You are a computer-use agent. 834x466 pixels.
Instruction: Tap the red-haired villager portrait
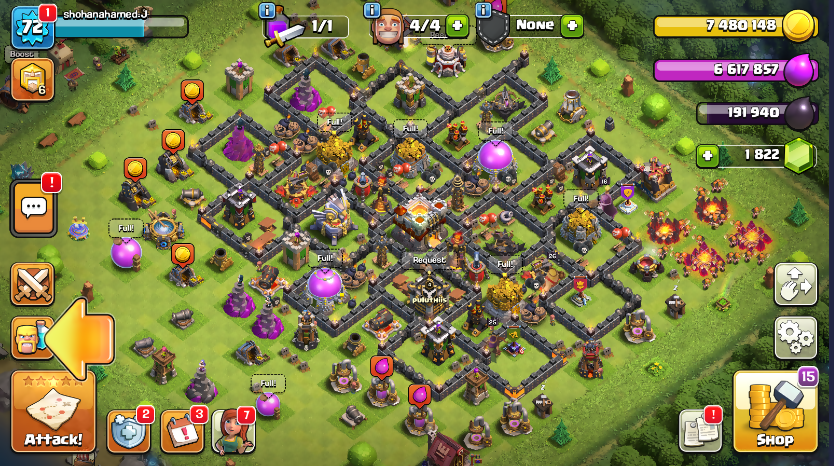(232, 431)
